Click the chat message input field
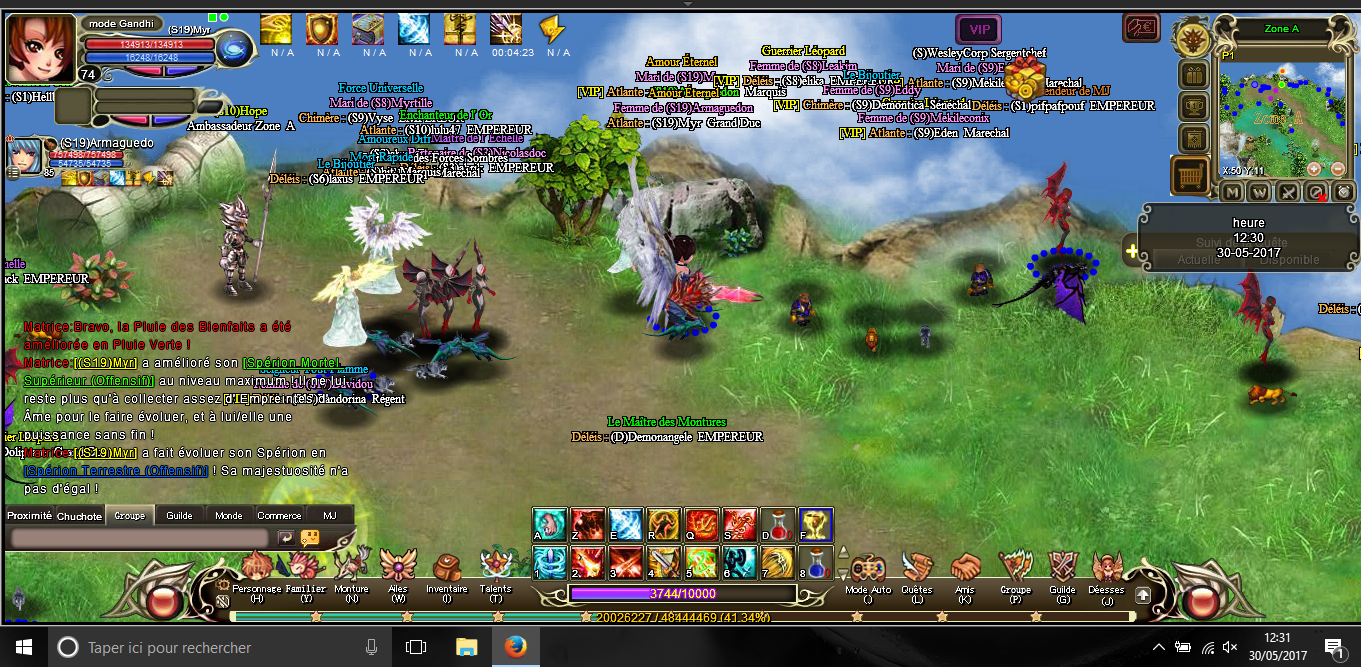 point(140,538)
